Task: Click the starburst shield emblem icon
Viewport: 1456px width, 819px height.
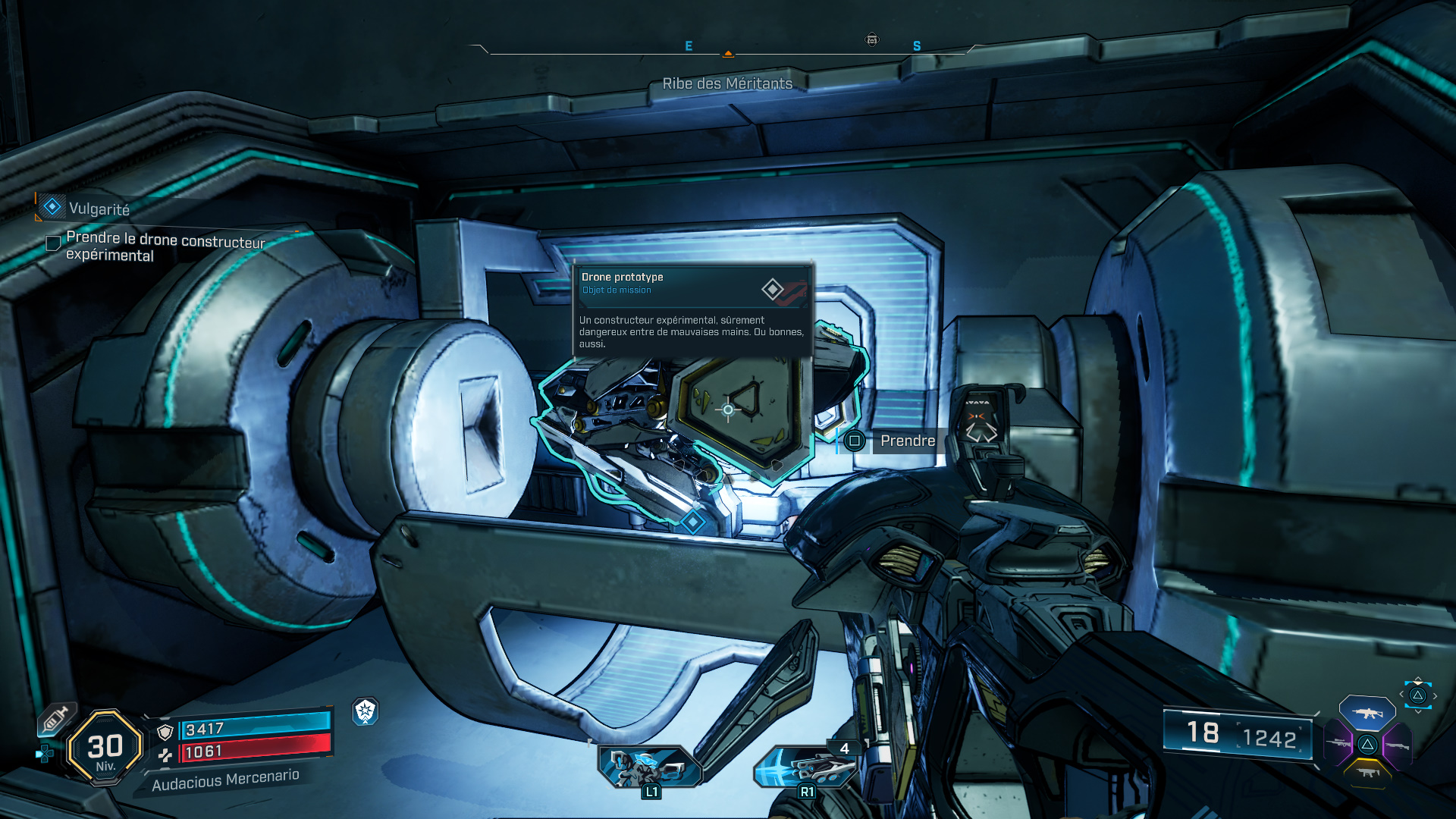Action: coord(366,711)
